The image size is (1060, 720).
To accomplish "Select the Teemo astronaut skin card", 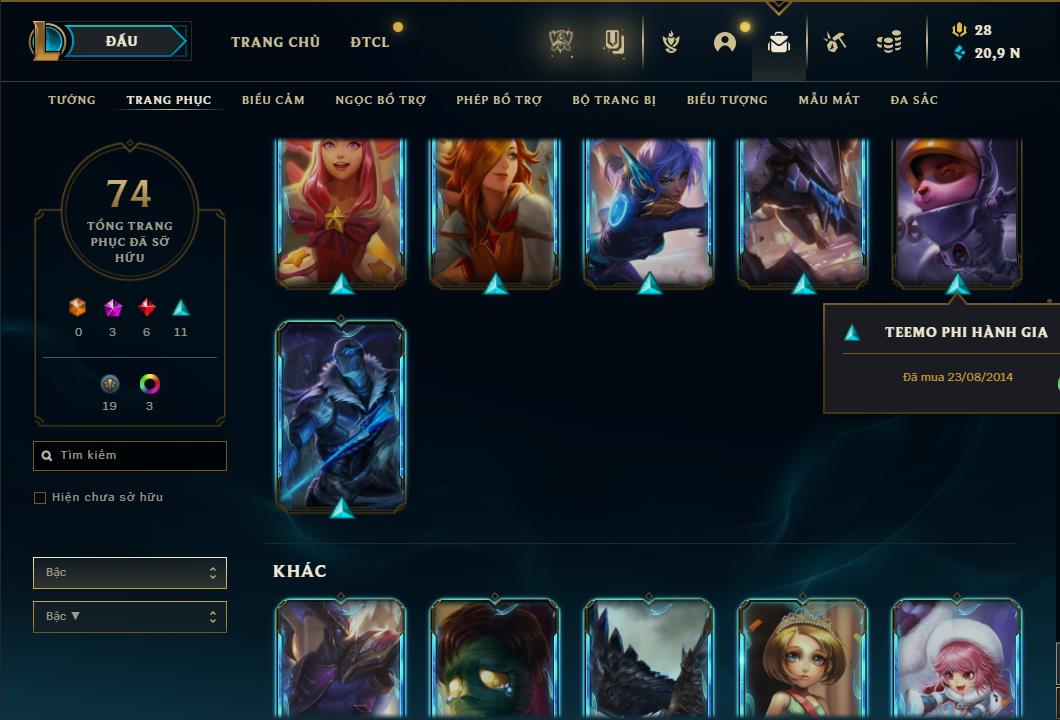I will pos(957,211).
